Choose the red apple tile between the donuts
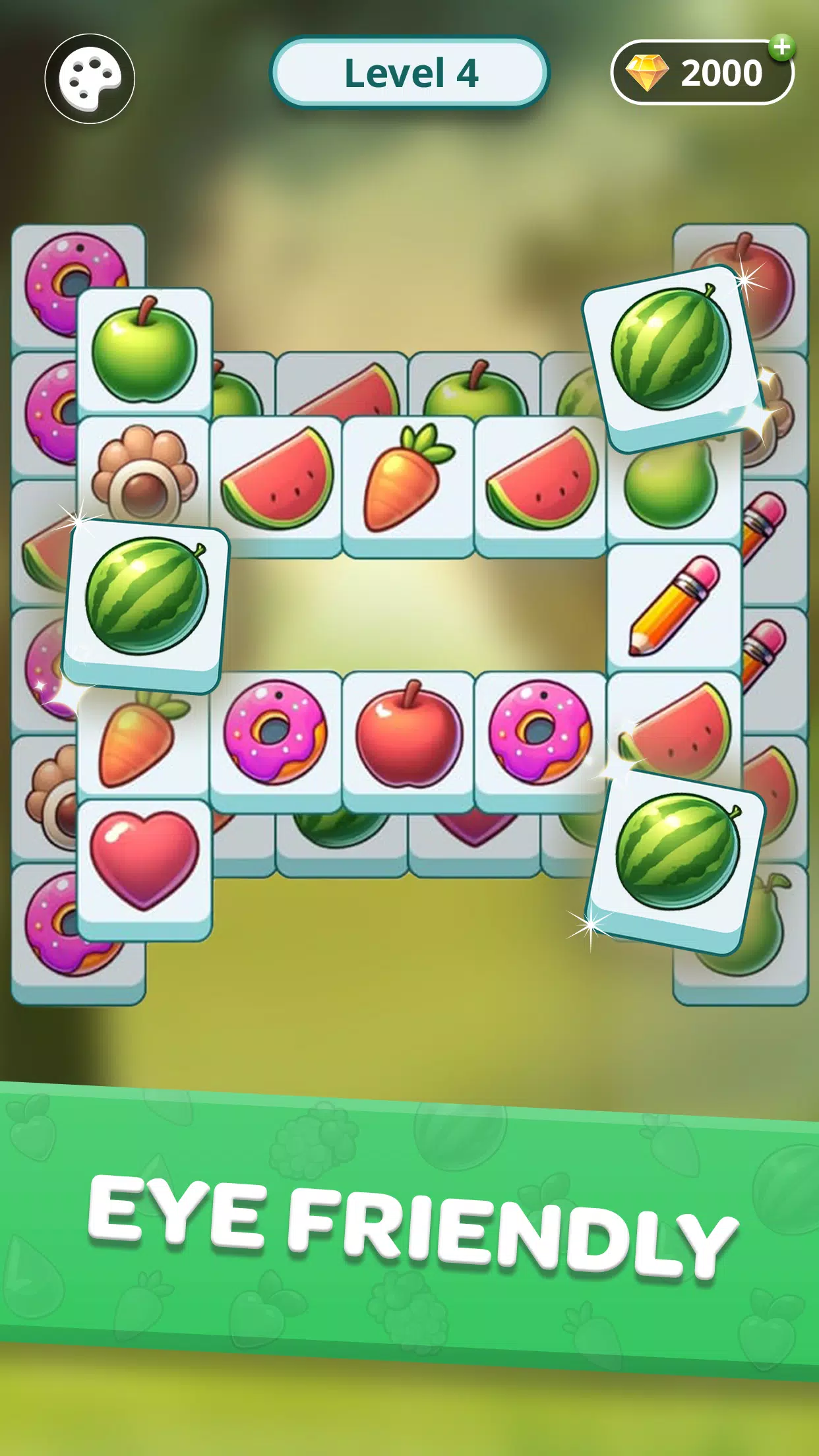Image resolution: width=819 pixels, height=1456 pixels. (x=408, y=735)
